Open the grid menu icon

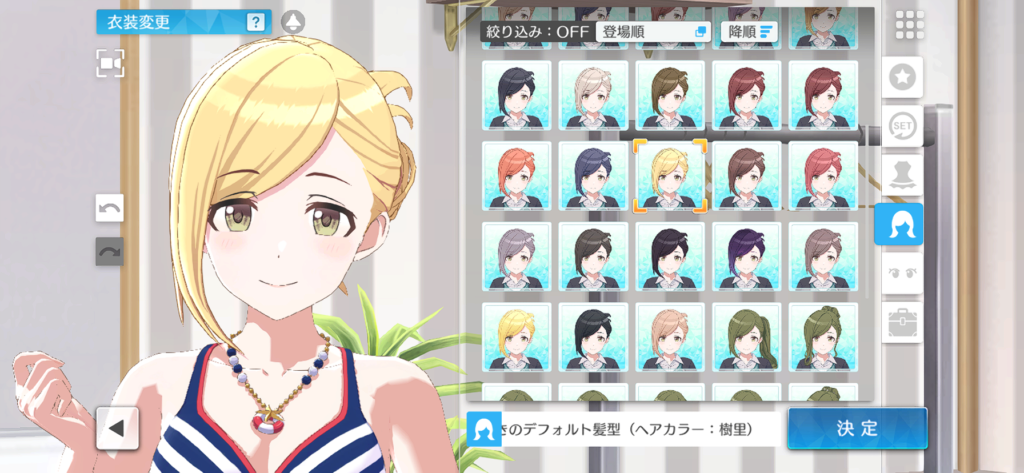[x=909, y=25]
